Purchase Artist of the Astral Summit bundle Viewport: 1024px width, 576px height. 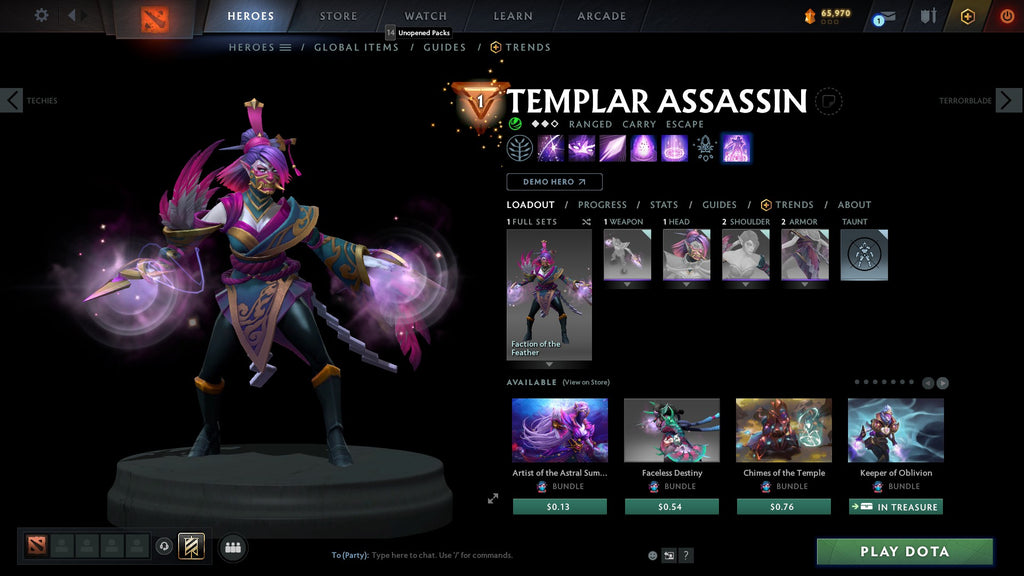(x=560, y=507)
